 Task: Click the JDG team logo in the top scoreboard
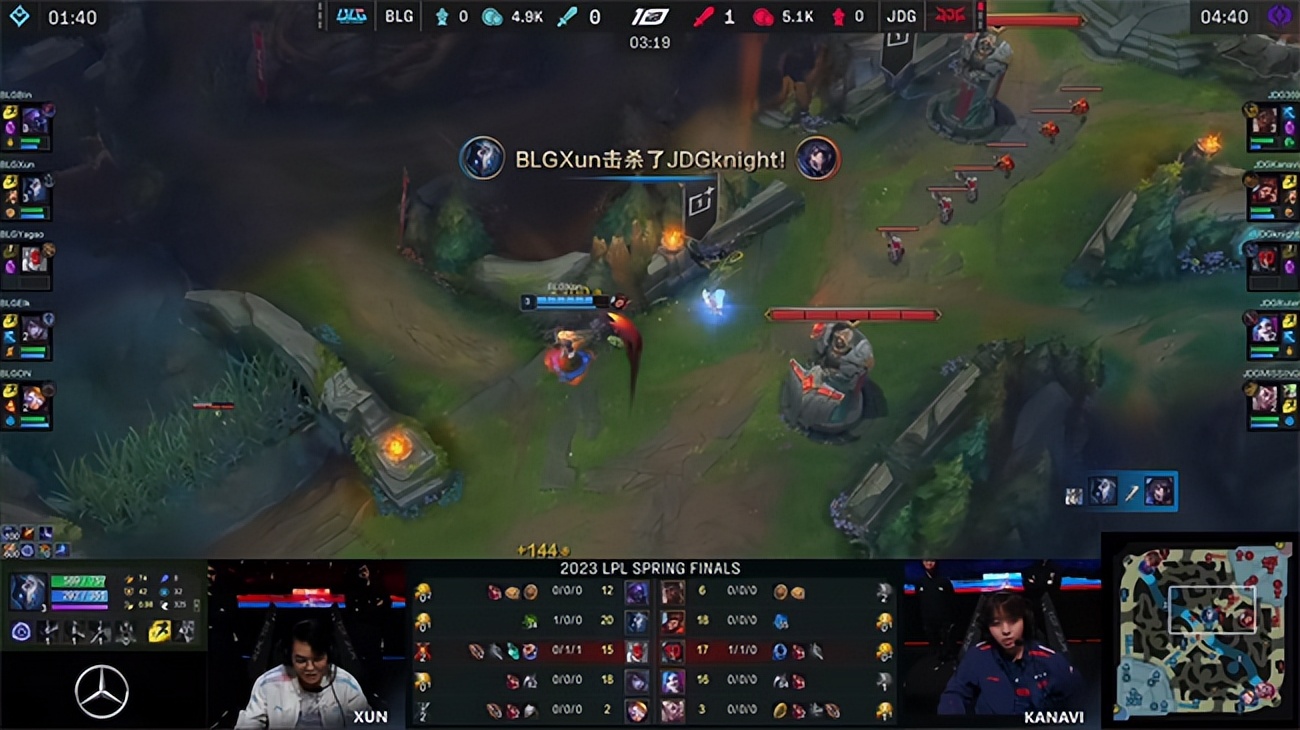[x=950, y=16]
